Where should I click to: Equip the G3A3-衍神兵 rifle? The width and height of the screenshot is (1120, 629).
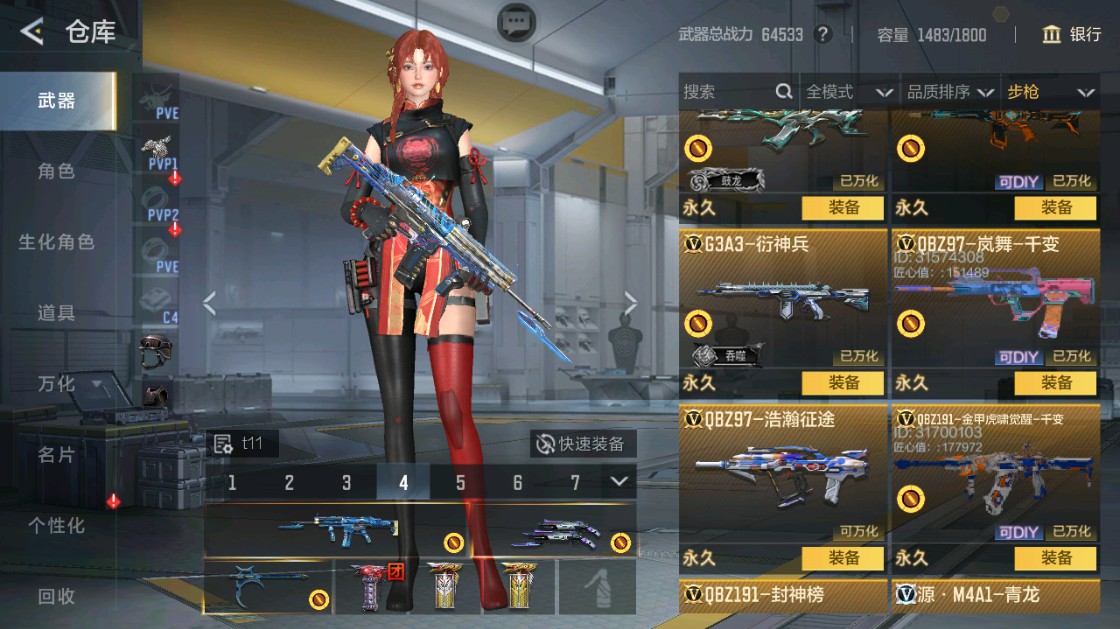point(843,383)
